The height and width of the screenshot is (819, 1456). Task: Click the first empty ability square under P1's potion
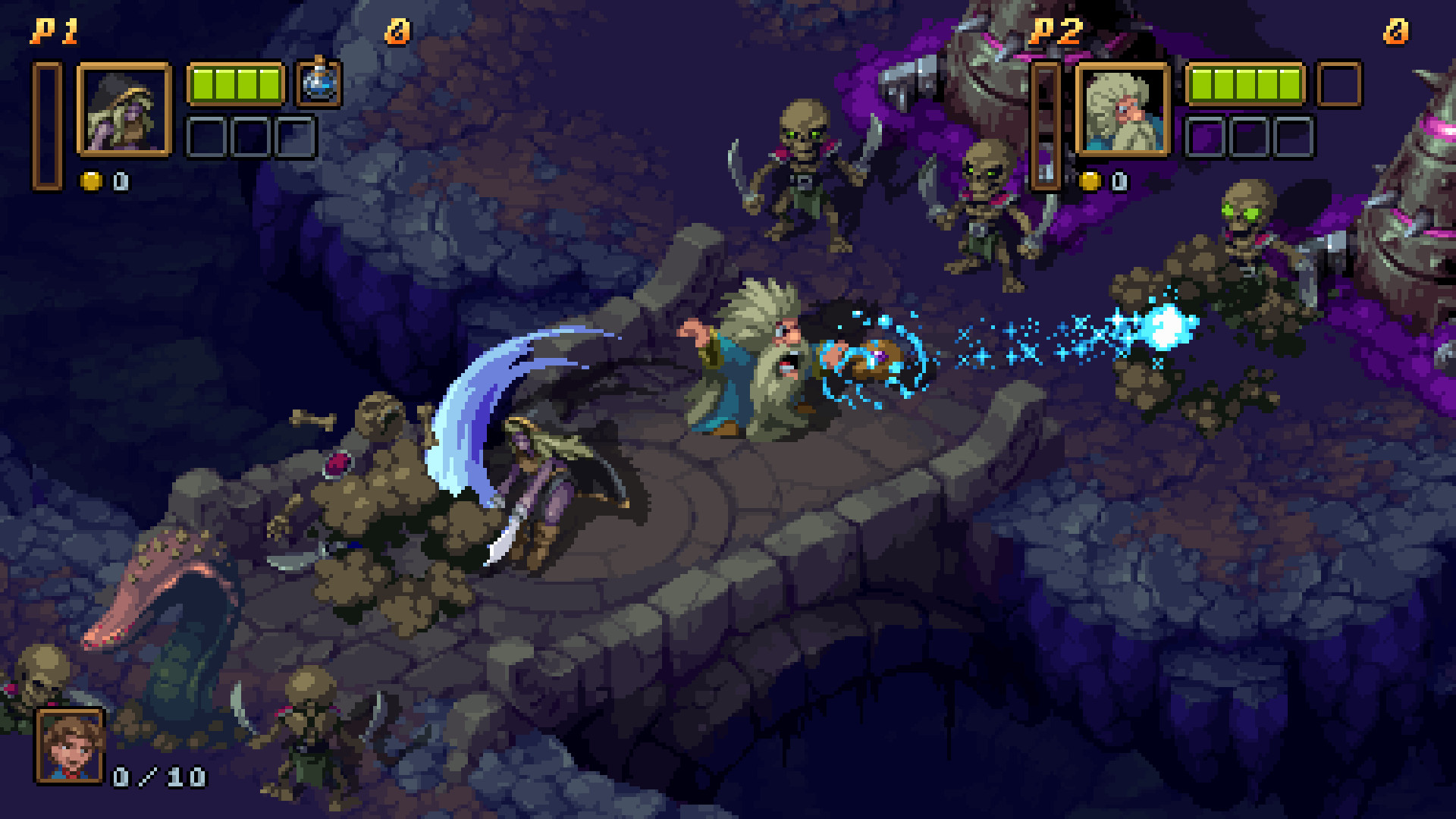(205, 138)
